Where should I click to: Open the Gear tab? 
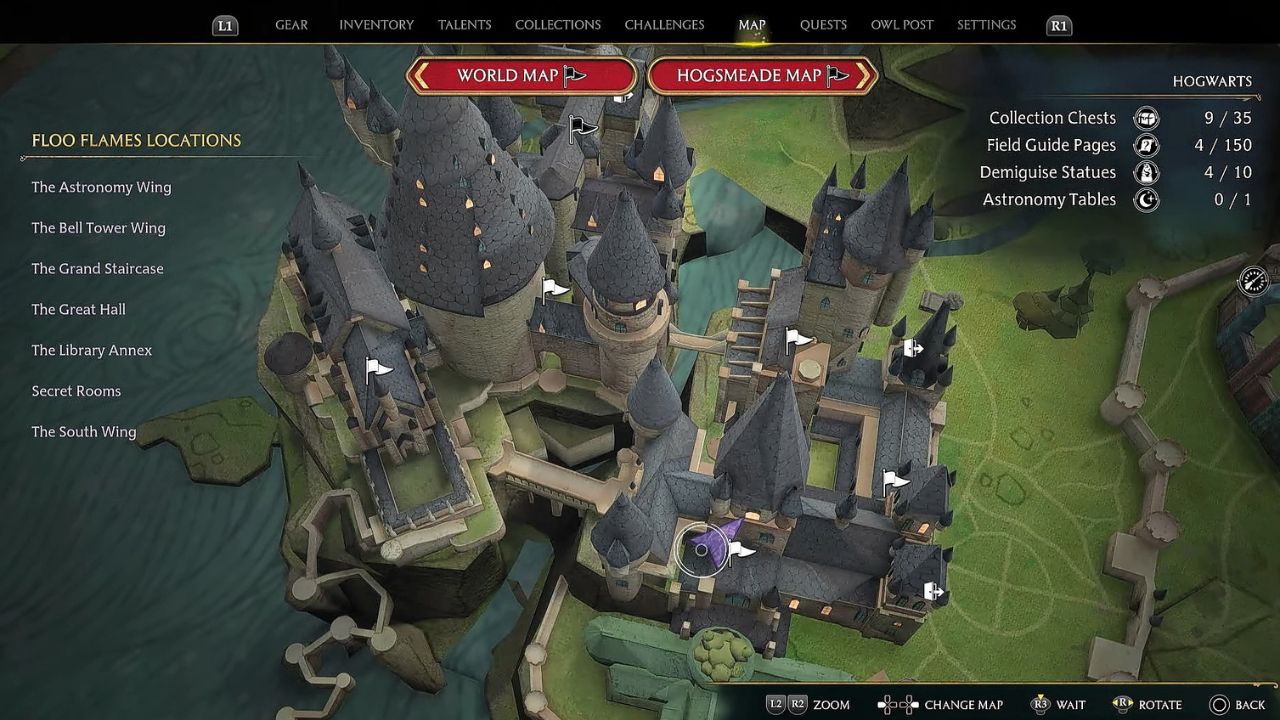point(291,25)
